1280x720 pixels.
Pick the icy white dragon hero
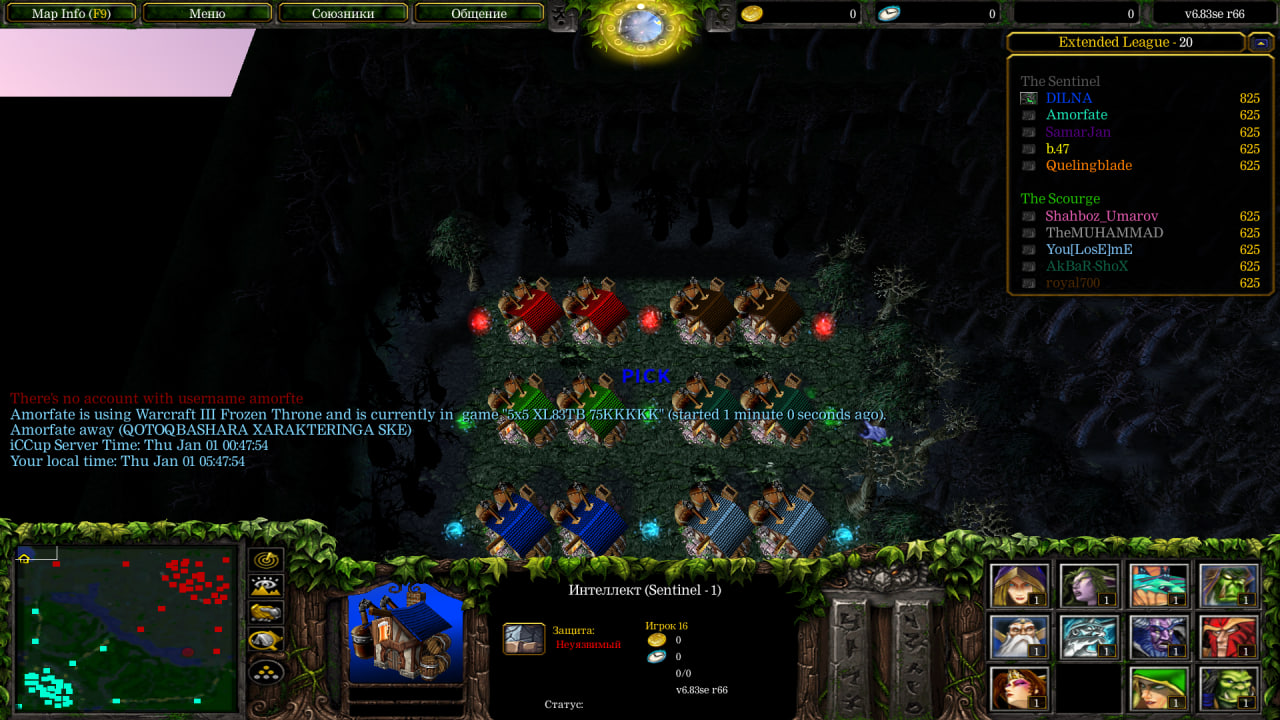1090,637
